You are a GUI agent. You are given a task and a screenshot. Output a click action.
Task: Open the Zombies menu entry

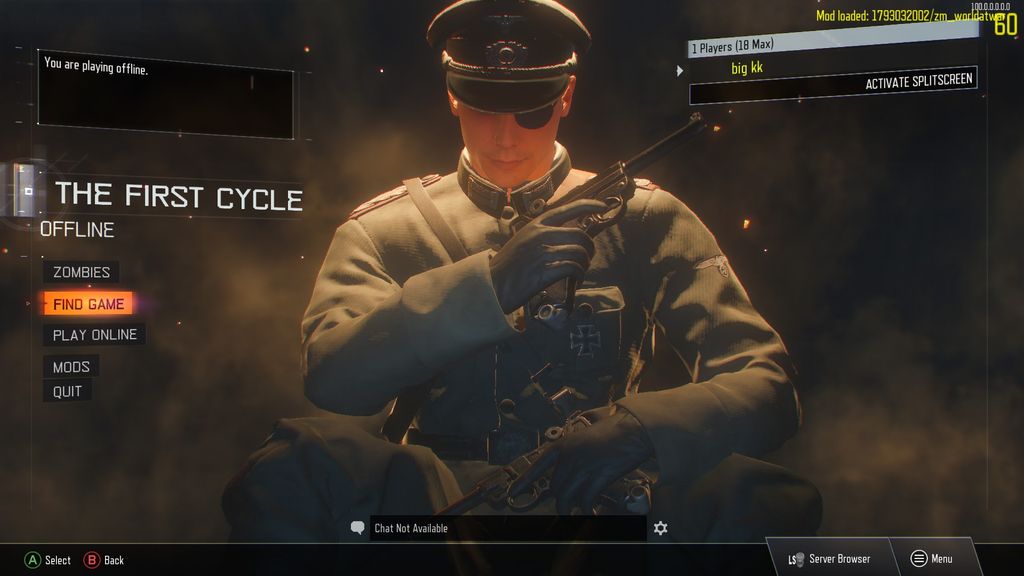81,272
